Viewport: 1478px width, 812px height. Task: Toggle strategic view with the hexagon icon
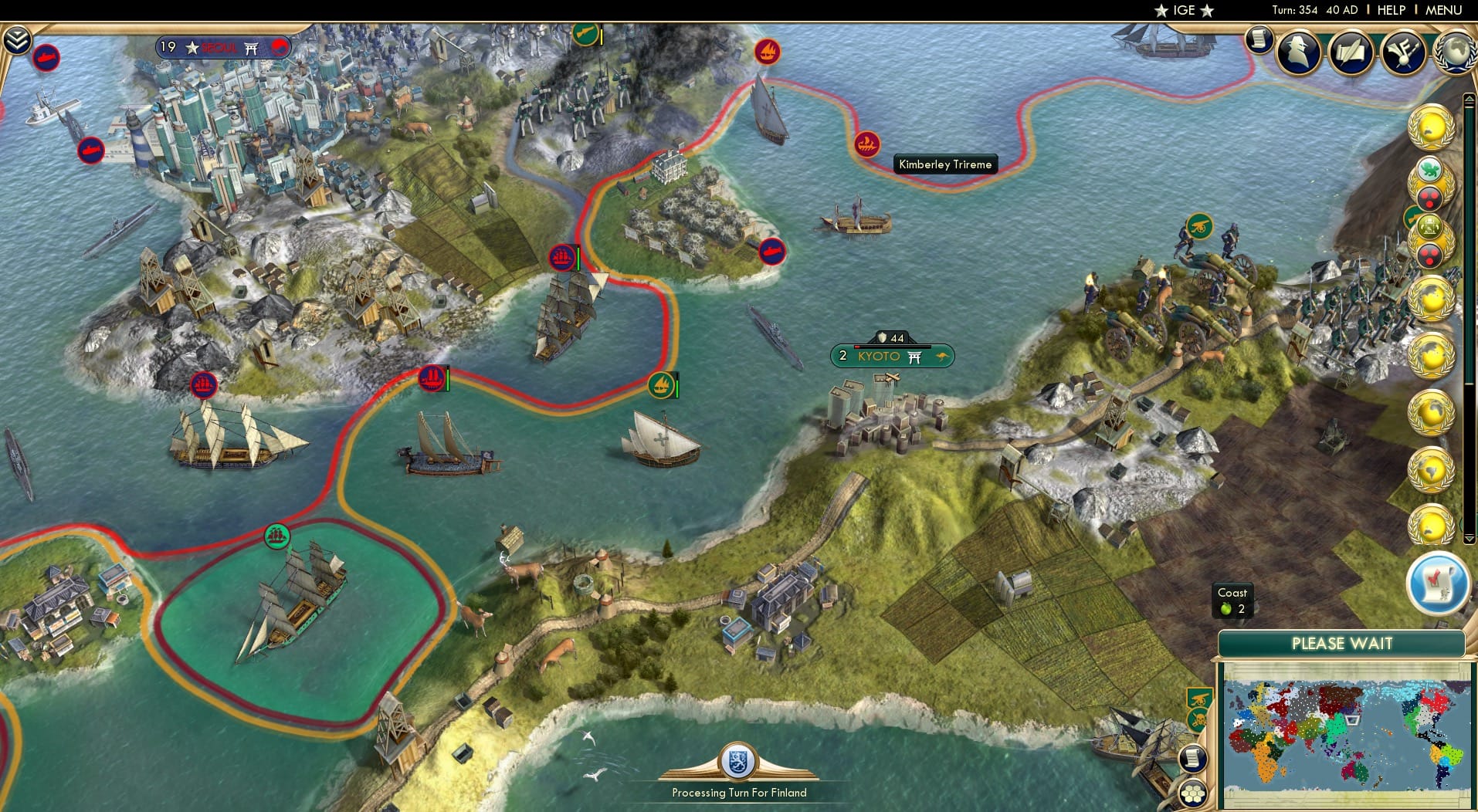1193,792
